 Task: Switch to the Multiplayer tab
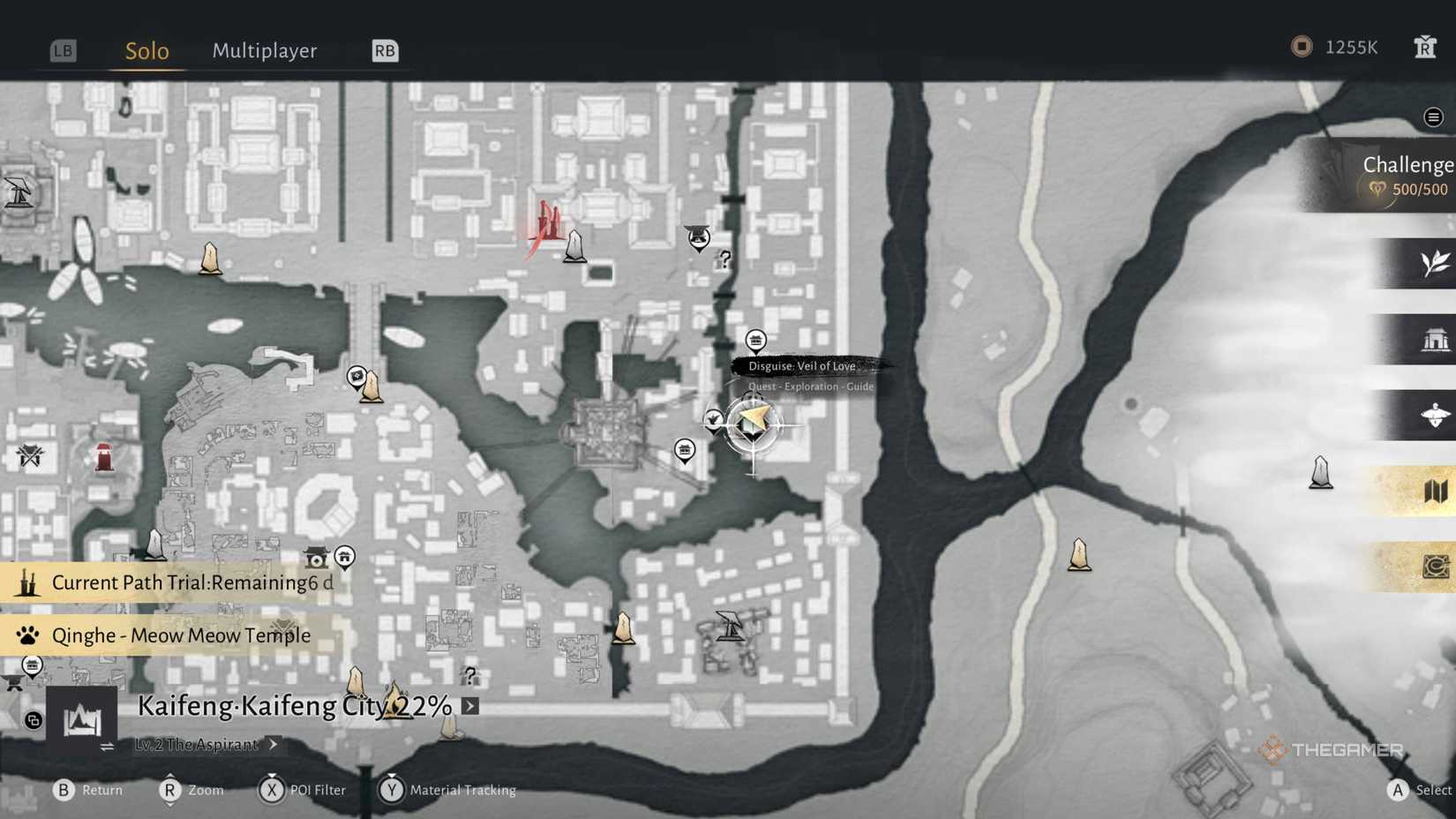point(264,50)
